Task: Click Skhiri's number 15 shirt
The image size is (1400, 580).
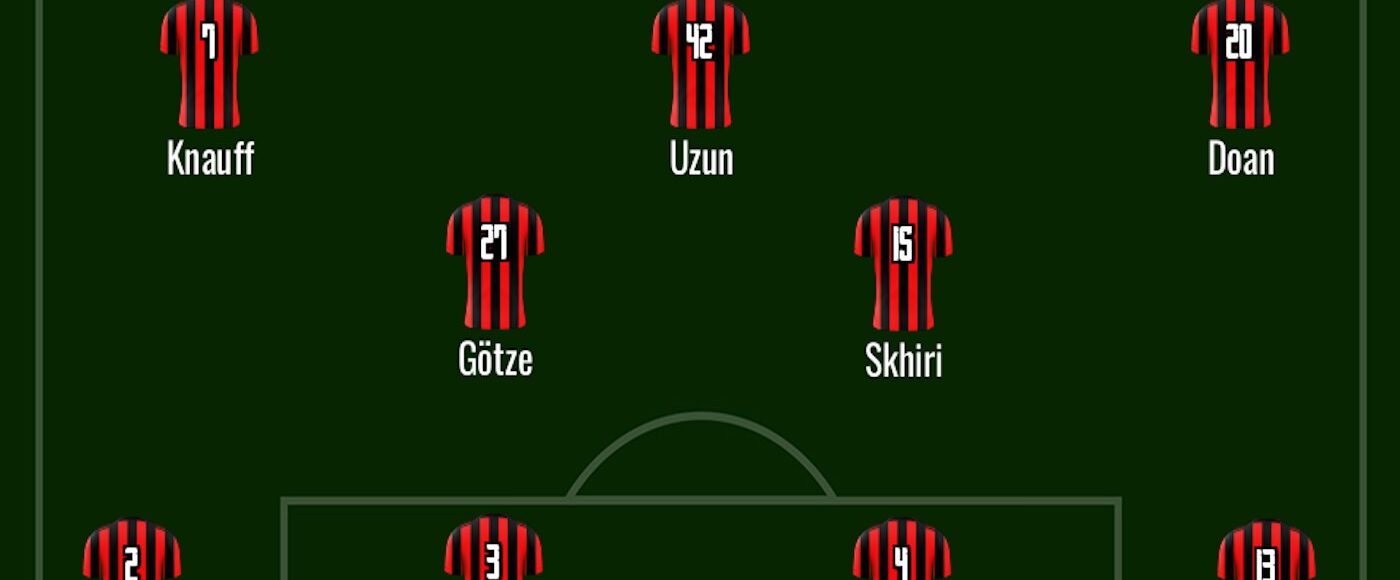Action: (903, 264)
